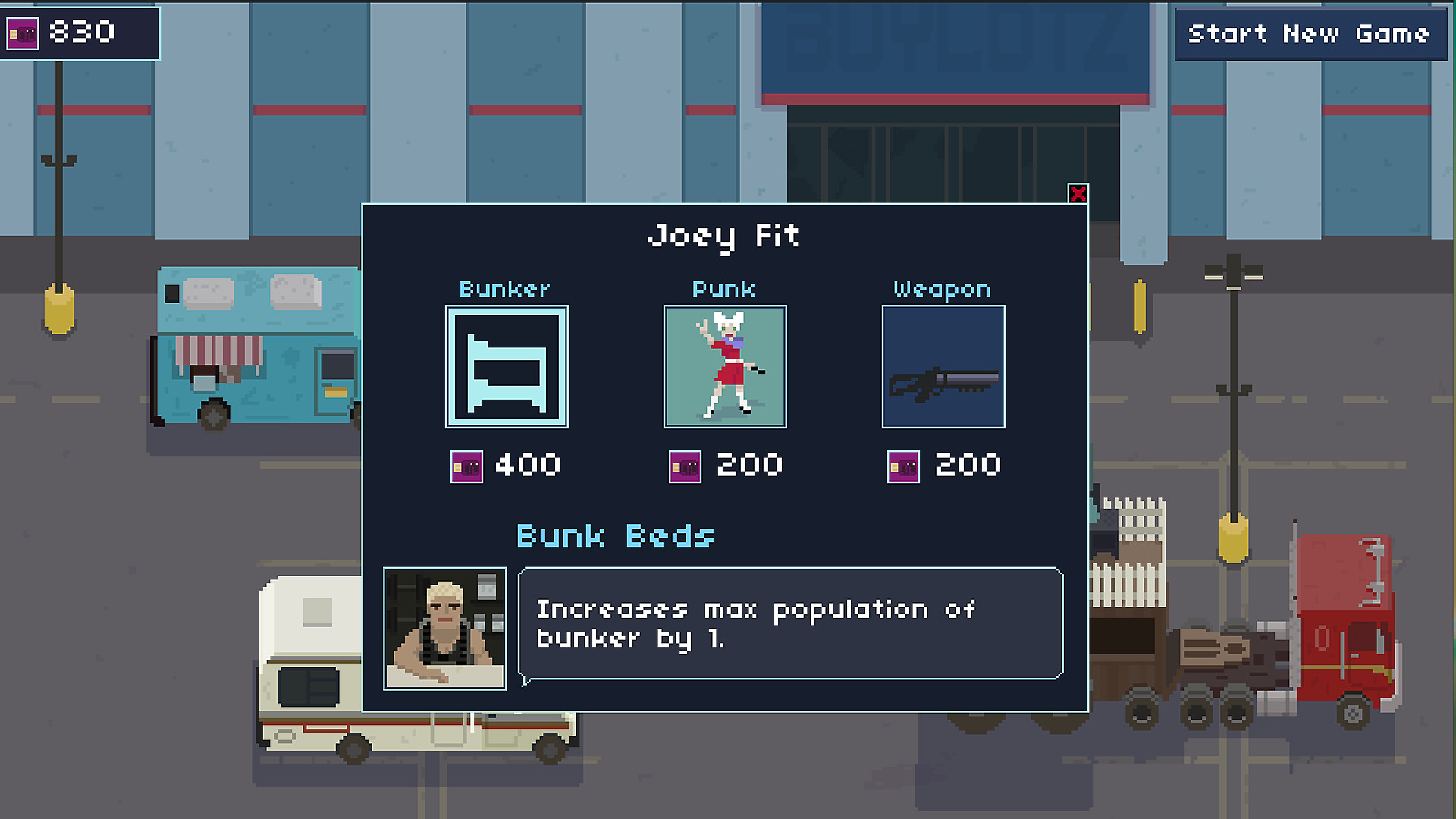
Task: Click the coin icon beside the Weapon price
Action: tap(902, 466)
